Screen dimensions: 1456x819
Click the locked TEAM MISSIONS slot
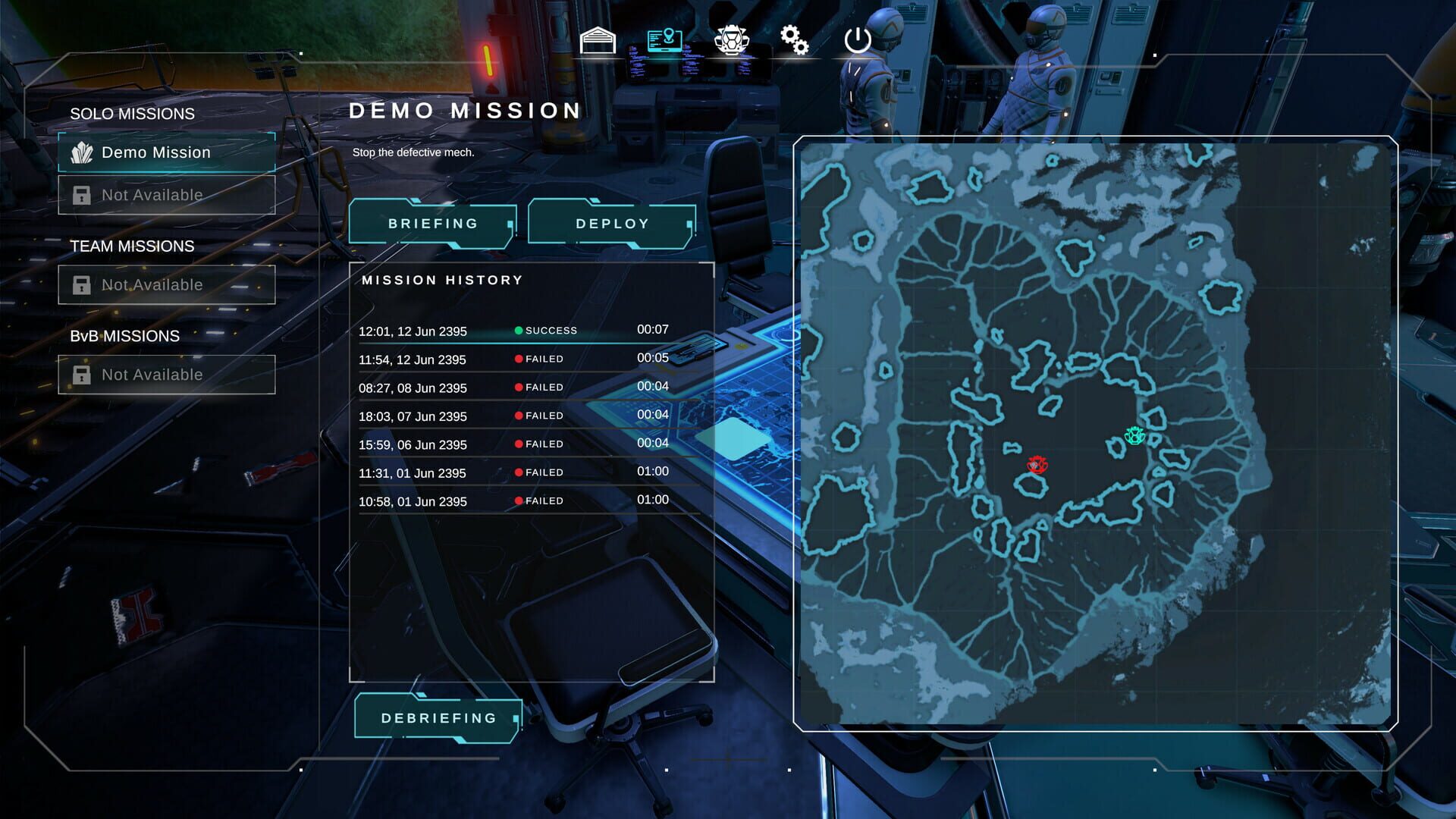pyautogui.click(x=152, y=284)
